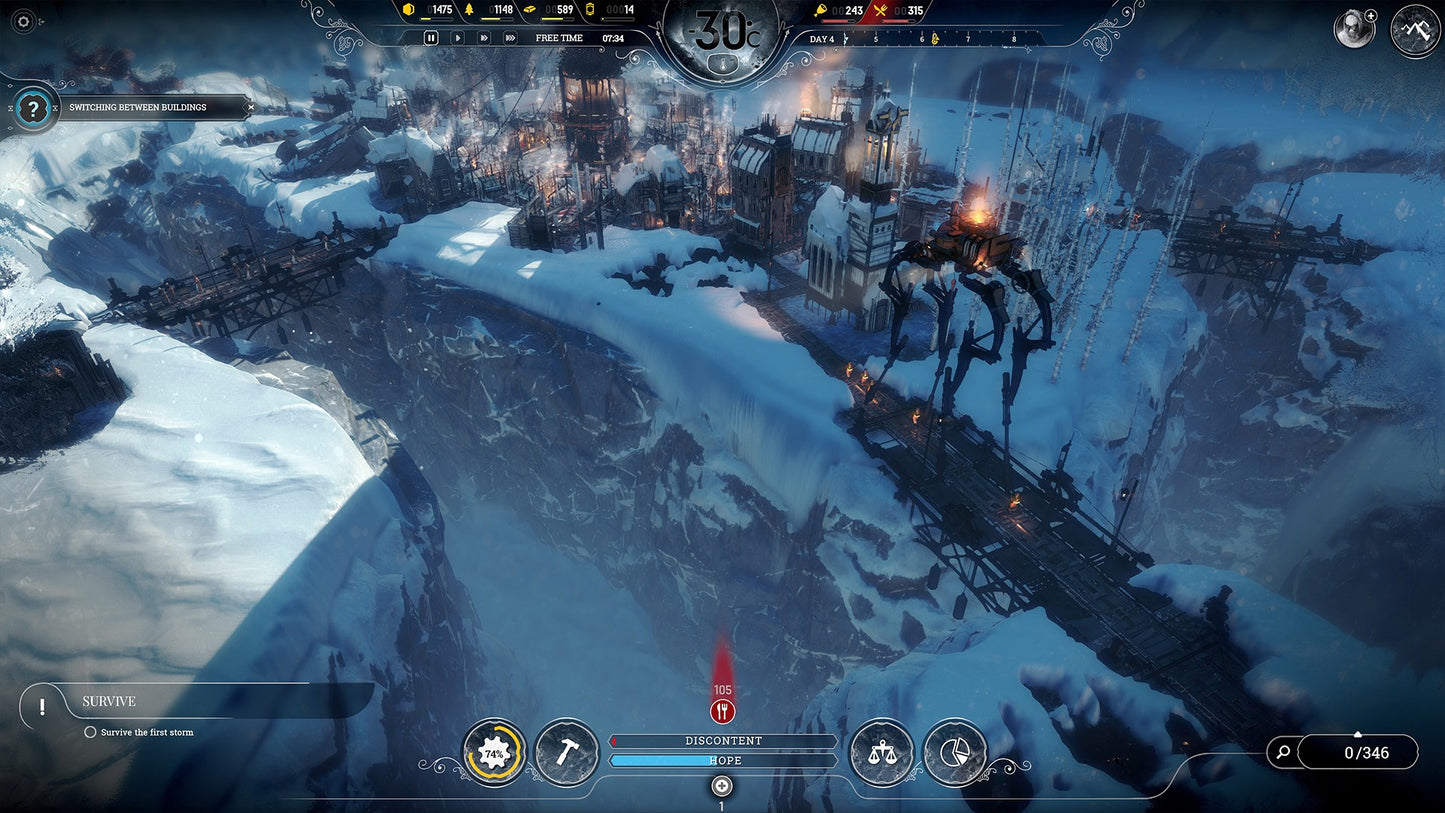This screenshot has width=1445, height=813.
Task: Open the population breakdown pie chart icon
Action: [957, 754]
